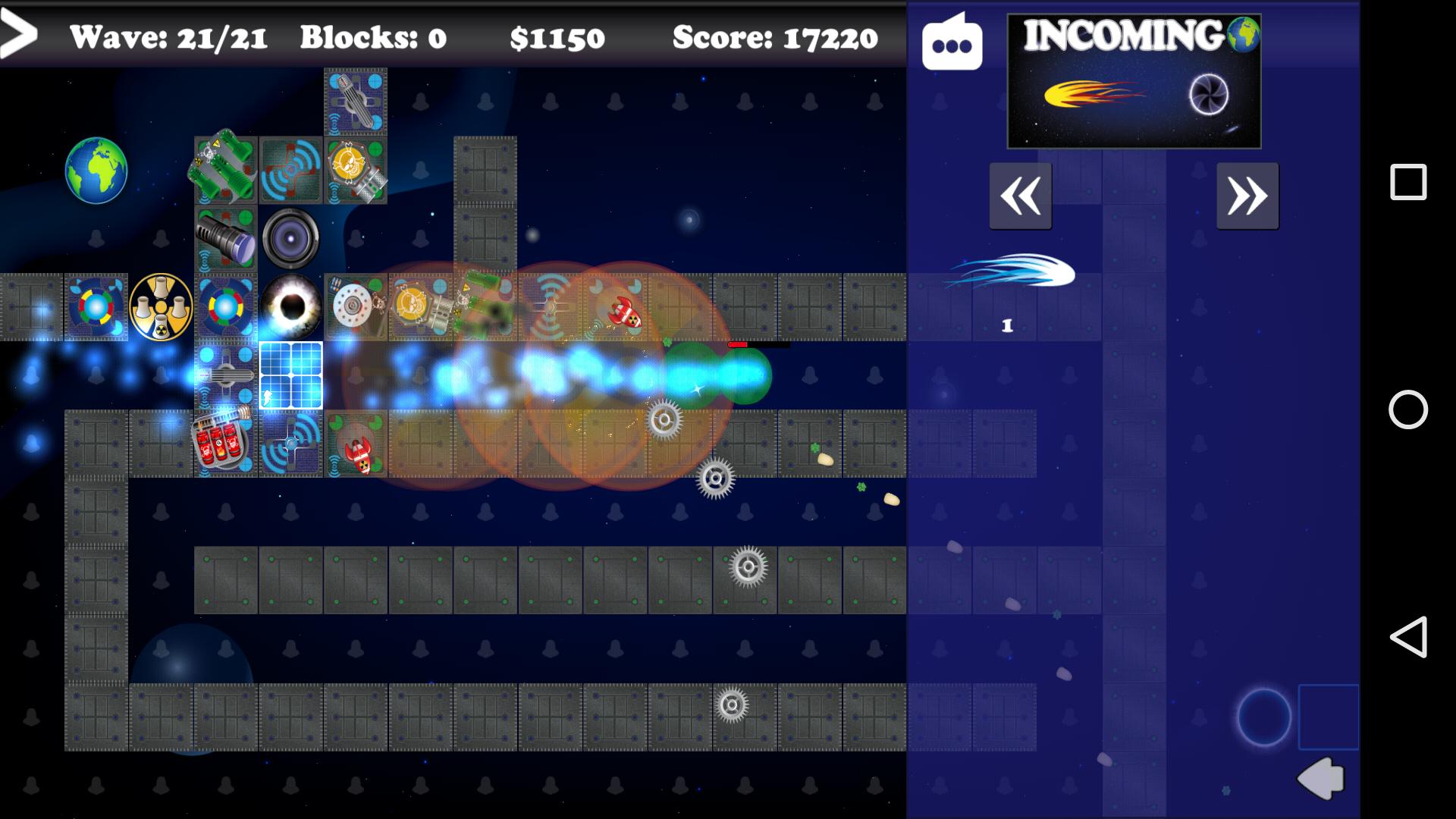Select the solar panel tower tile
Screen dimensions: 1456x819
(x=291, y=375)
